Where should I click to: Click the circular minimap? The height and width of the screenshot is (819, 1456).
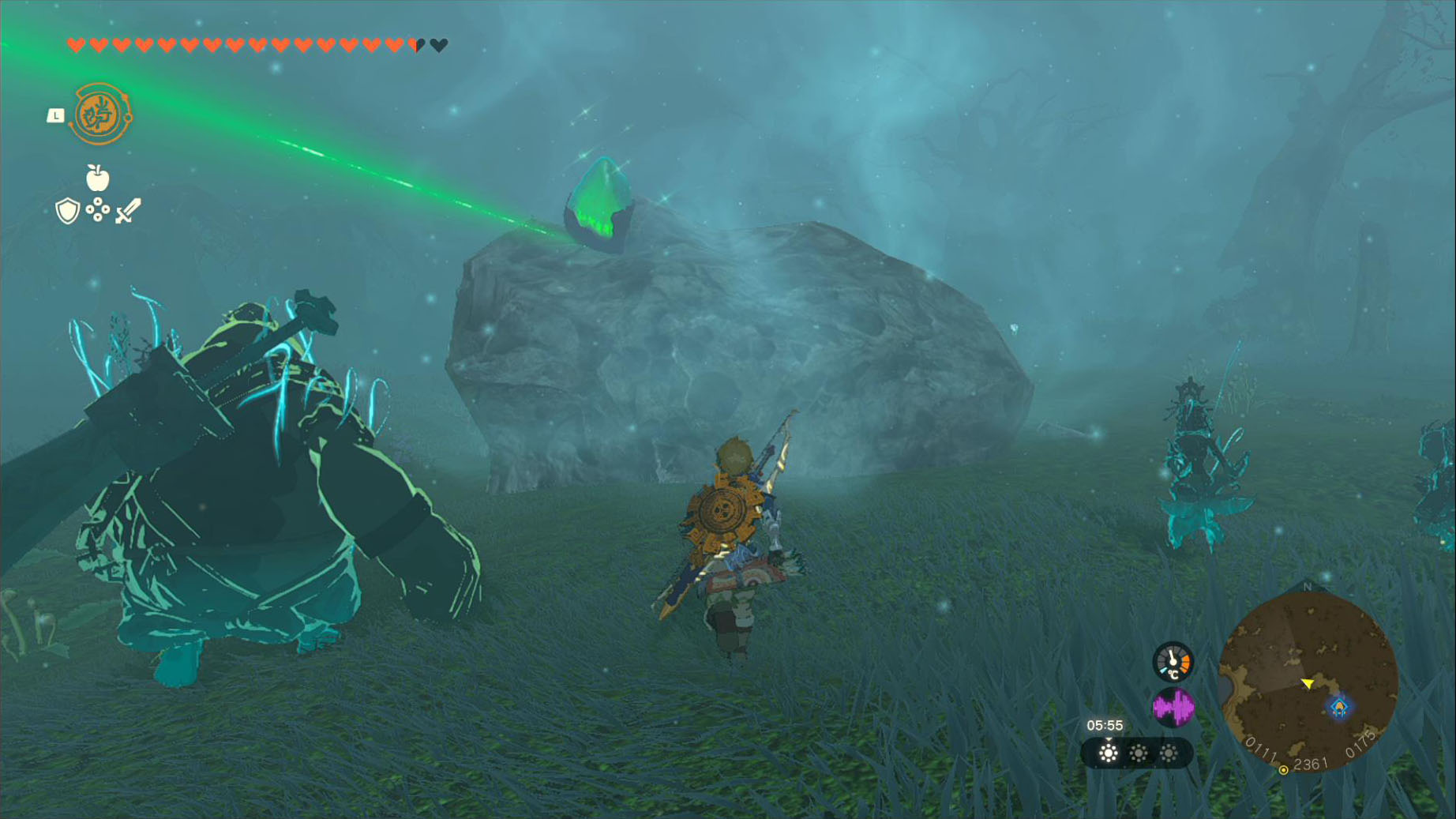coord(1308,682)
